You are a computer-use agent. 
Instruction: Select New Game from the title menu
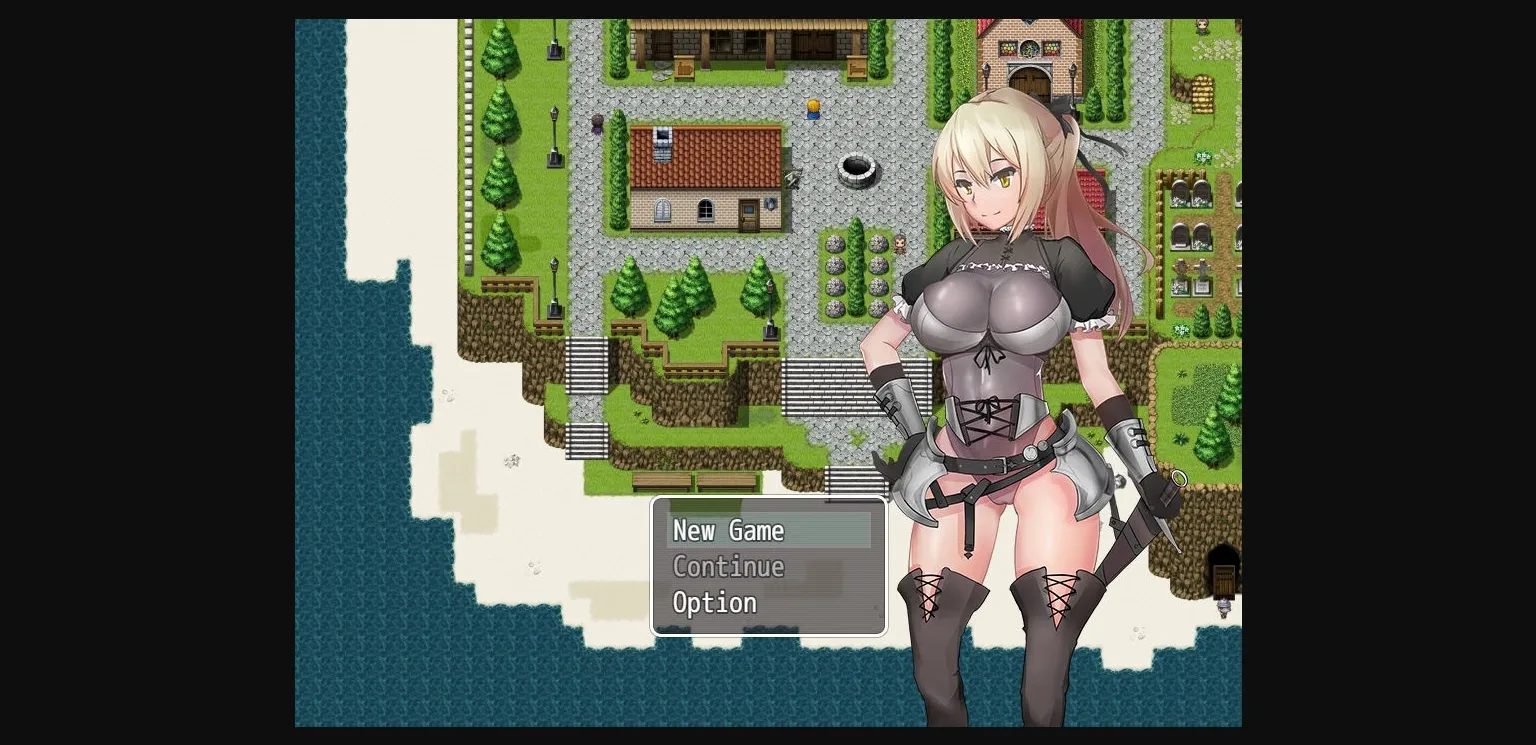(x=728, y=530)
